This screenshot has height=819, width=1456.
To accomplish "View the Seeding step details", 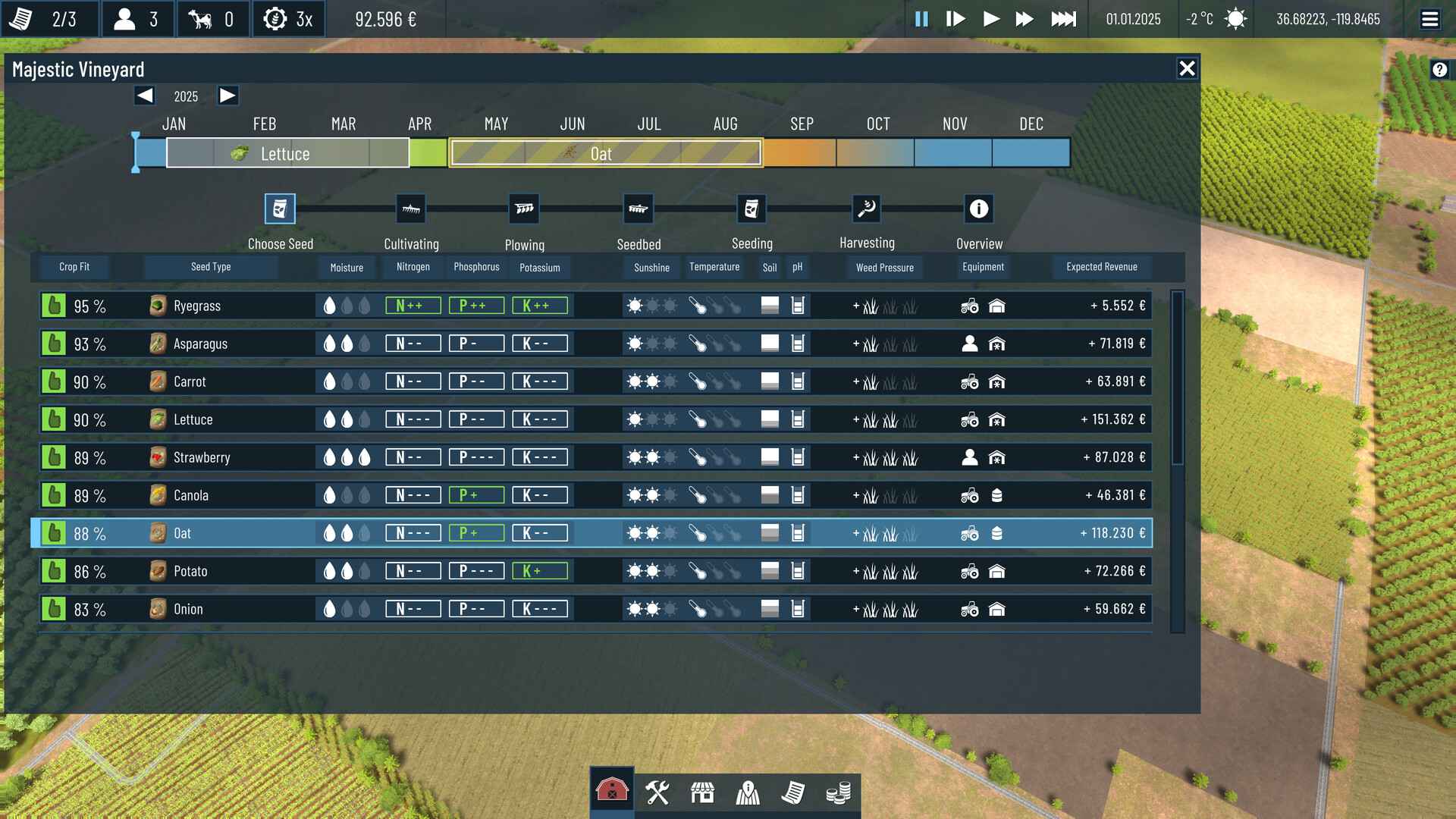I will pyautogui.click(x=752, y=209).
